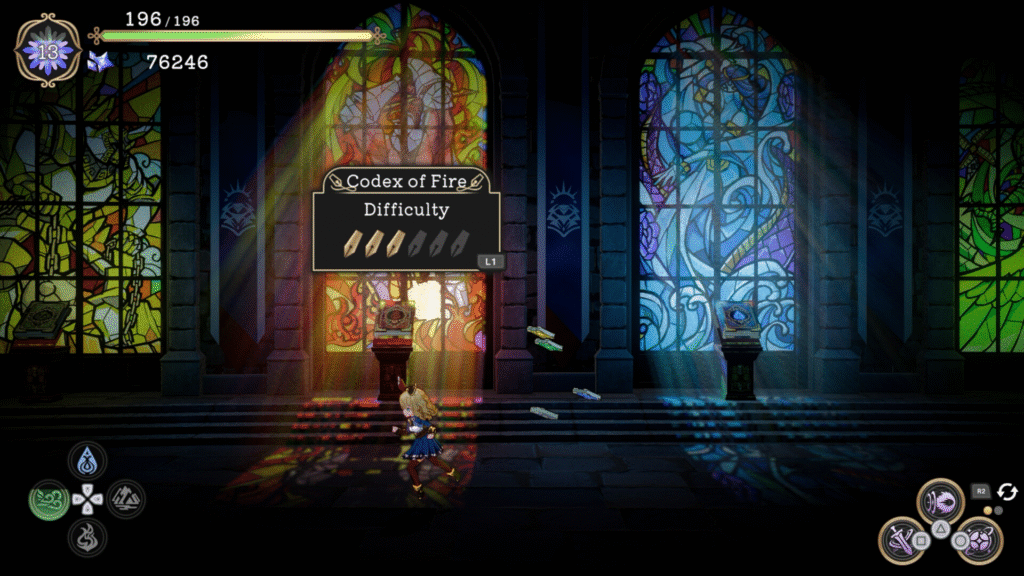The width and height of the screenshot is (1024, 576).
Task: Click the skill set swap arrows icon
Action: [x=1007, y=491]
